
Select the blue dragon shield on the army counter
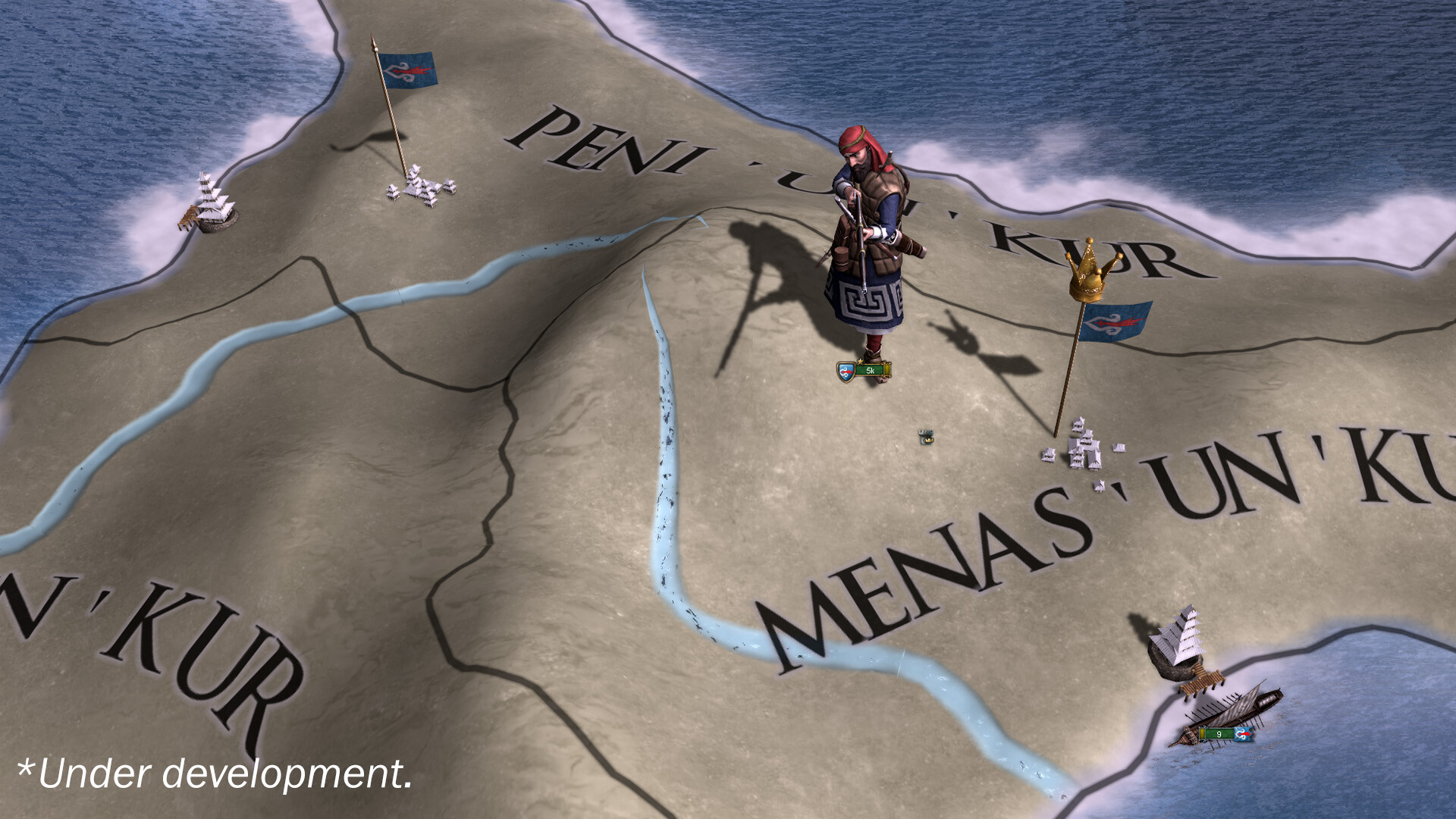click(845, 371)
